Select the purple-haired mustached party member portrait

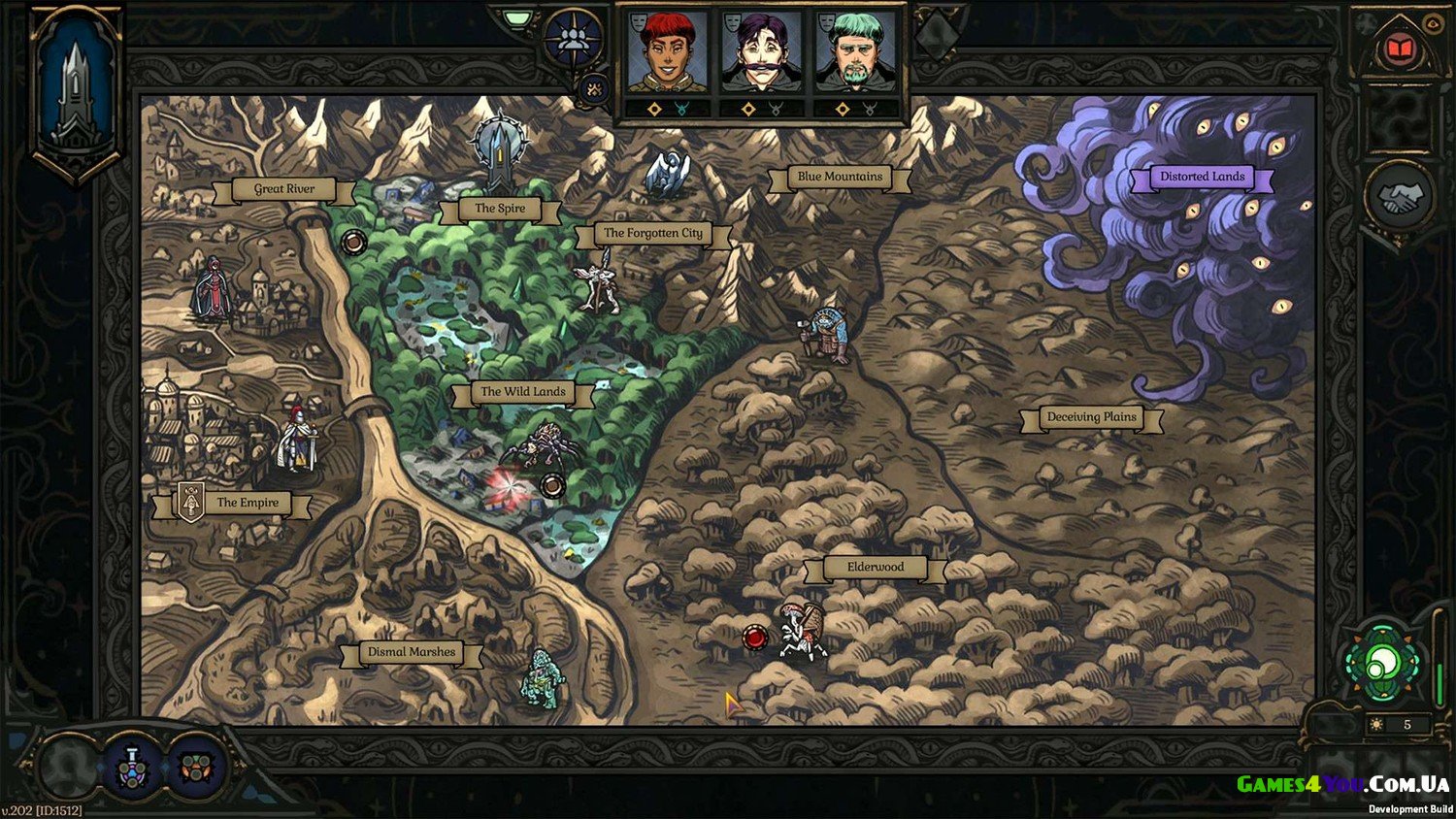[761, 53]
